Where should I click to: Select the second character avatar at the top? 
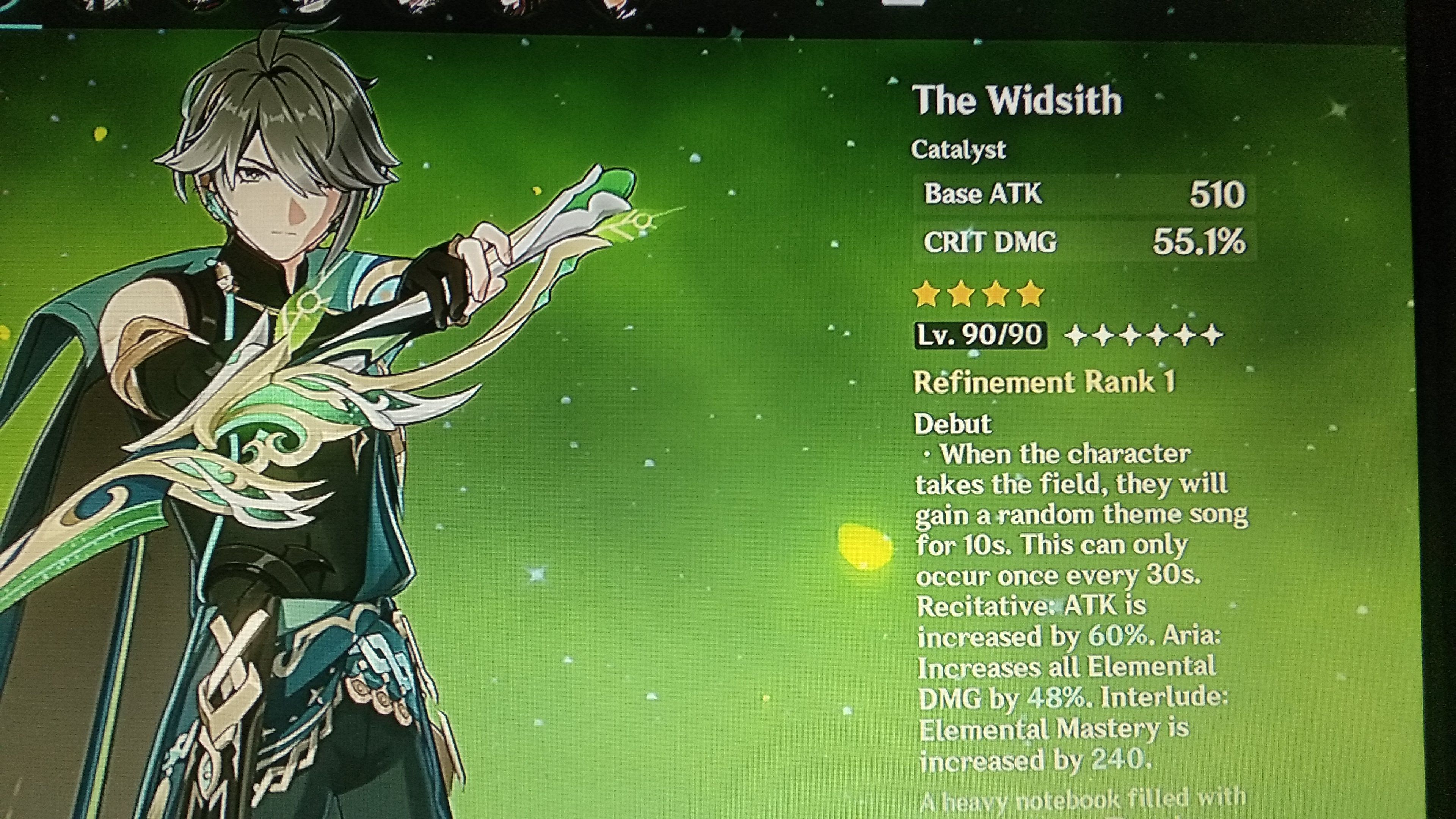point(201,7)
